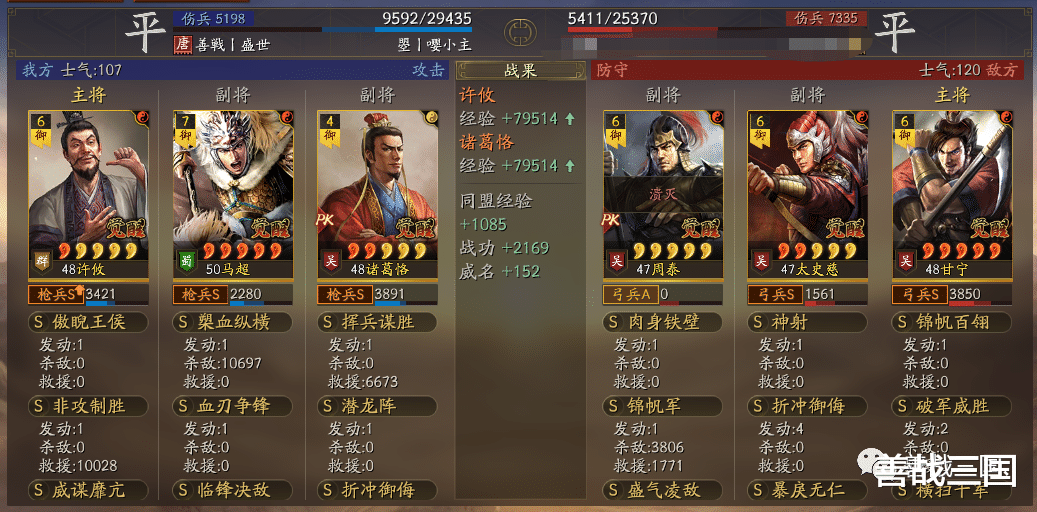Open the 太史慈 archer portrait
This screenshot has width=1037, height=512.
point(807,190)
